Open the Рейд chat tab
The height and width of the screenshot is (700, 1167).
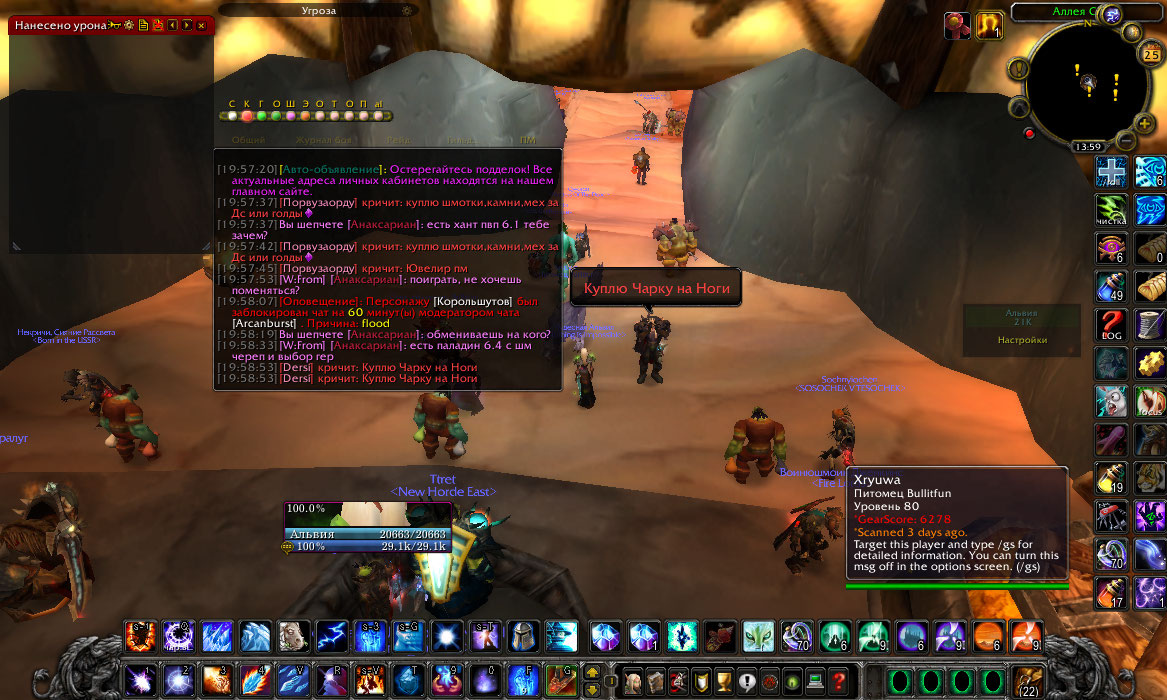point(398,141)
